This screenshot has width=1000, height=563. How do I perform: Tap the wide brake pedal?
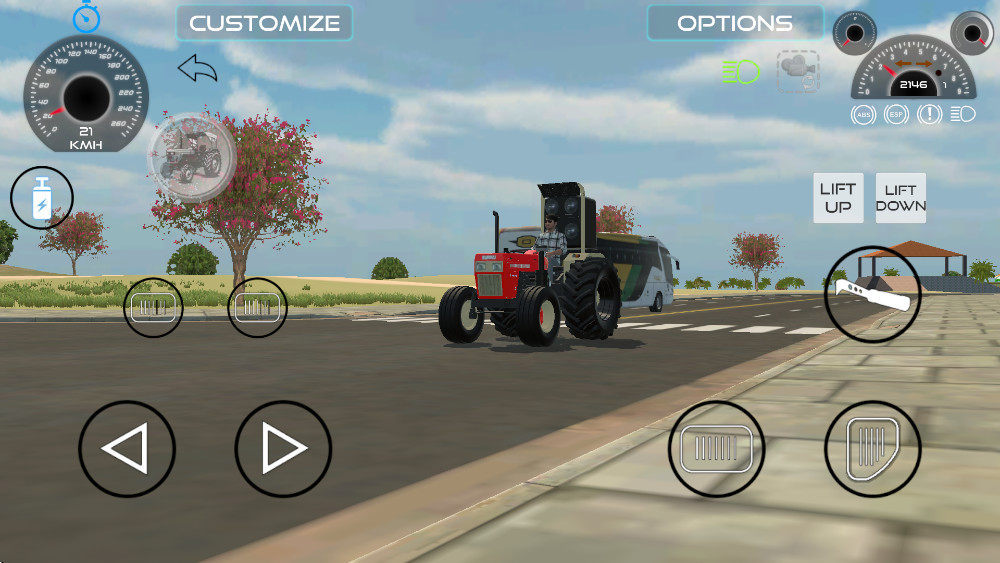[x=716, y=449]
